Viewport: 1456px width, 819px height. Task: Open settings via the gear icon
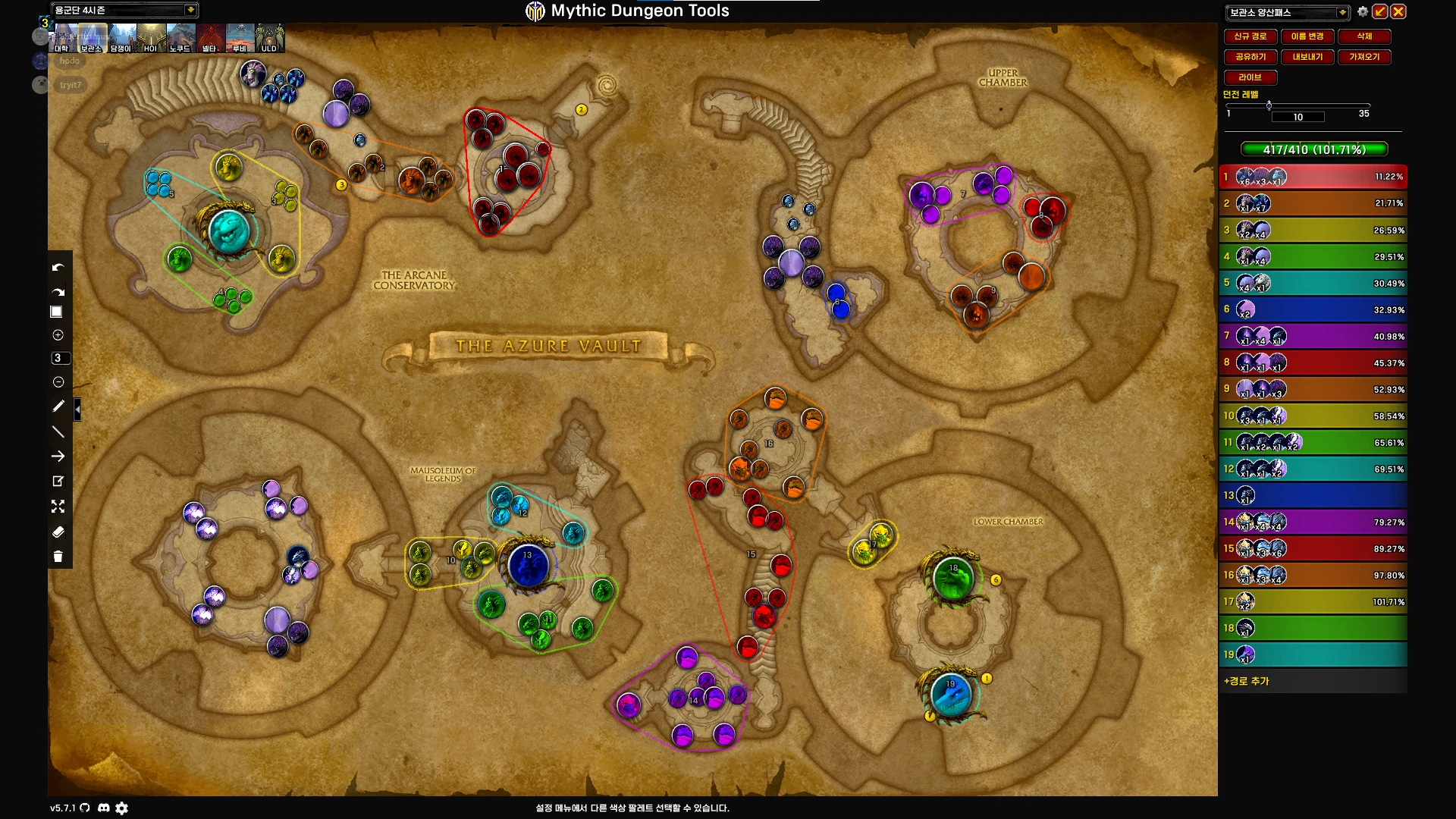(1363, 11)
